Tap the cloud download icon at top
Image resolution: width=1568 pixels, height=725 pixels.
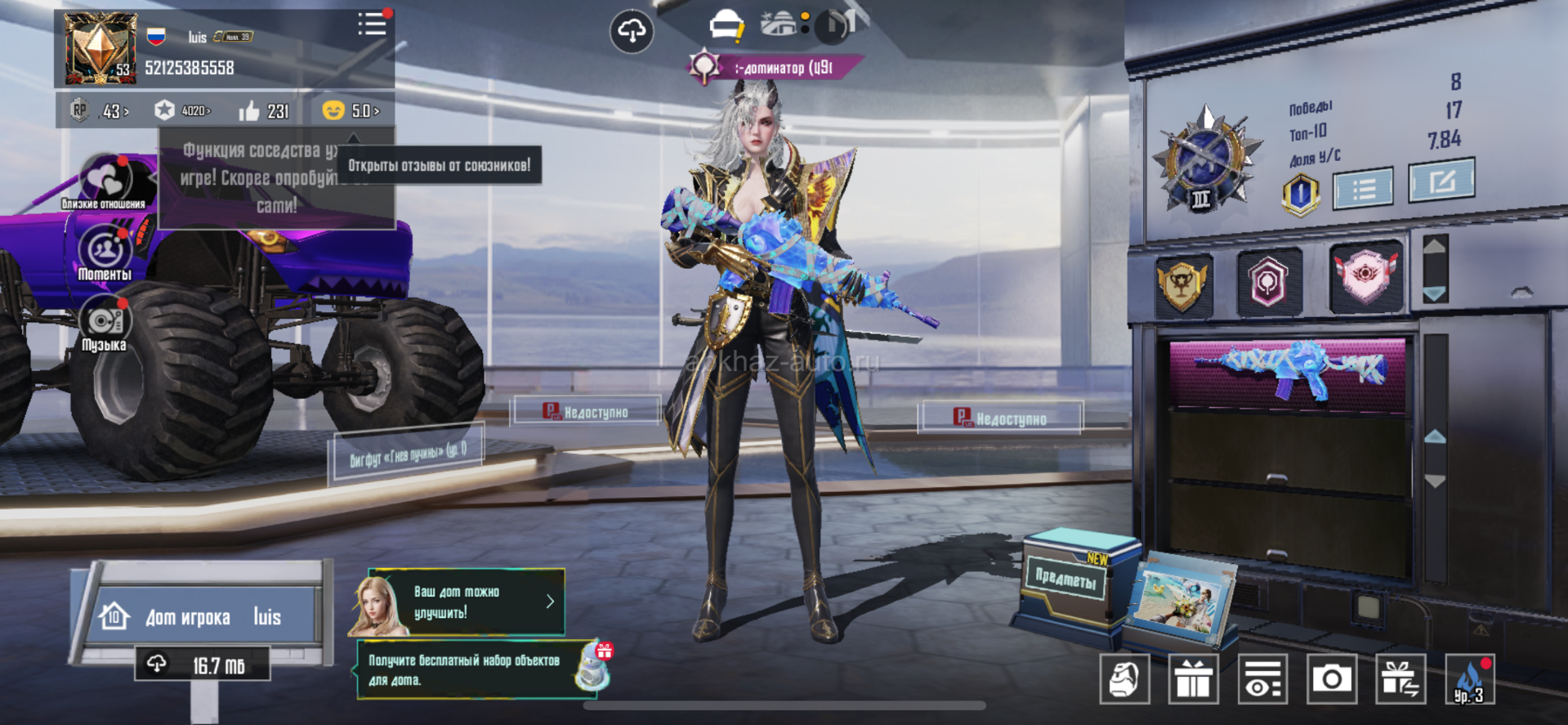632,31
